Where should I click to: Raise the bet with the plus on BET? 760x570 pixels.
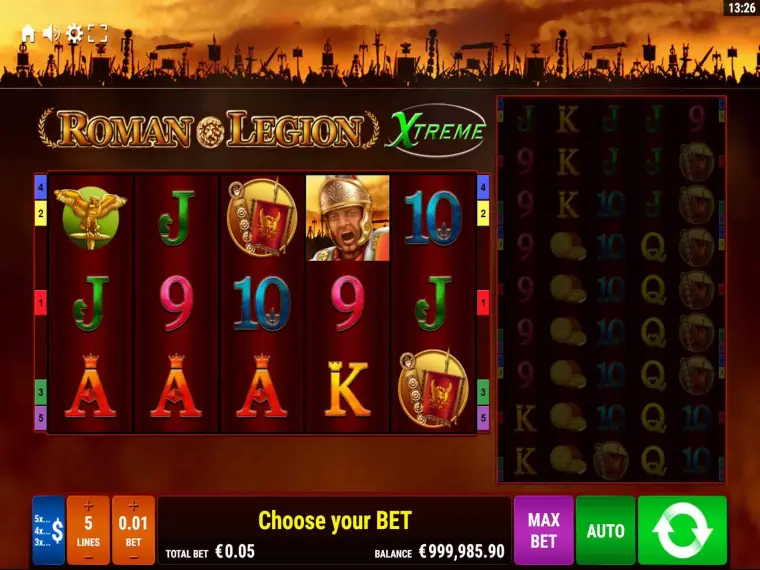click(133, 506)
